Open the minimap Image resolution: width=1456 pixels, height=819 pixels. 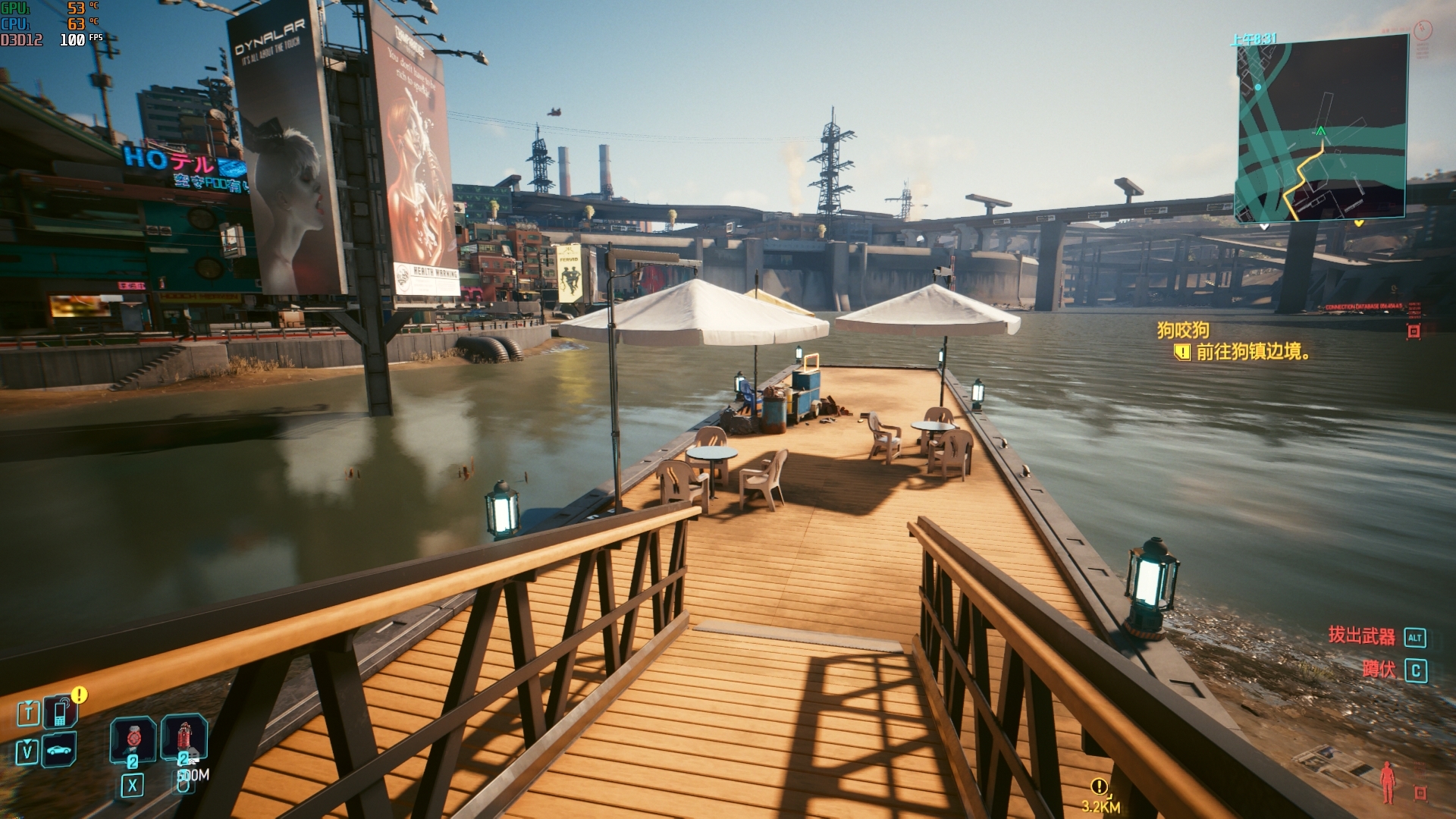(1322, 127)
